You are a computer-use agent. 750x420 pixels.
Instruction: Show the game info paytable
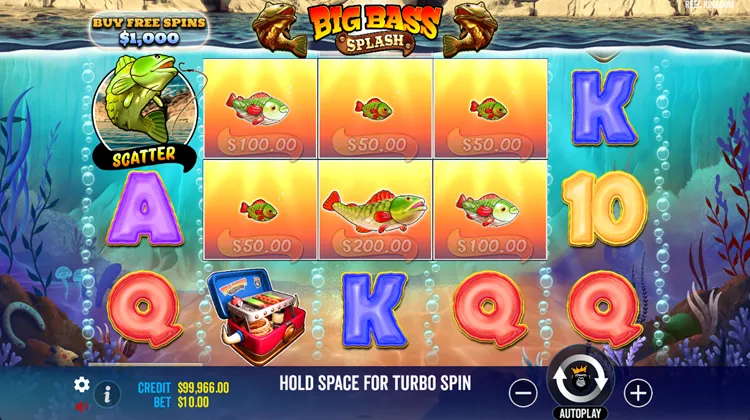pyautogui.click(x=107, y=393)
